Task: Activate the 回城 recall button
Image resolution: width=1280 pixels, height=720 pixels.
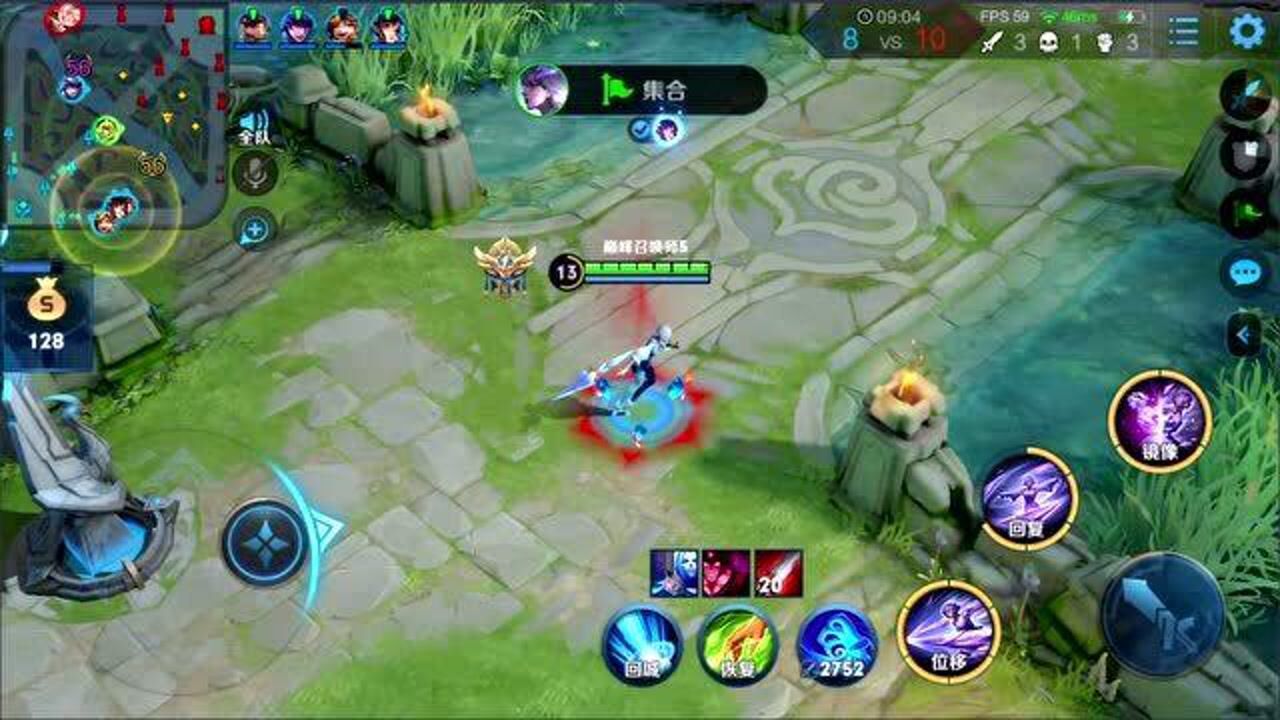Action: point(642,645)
